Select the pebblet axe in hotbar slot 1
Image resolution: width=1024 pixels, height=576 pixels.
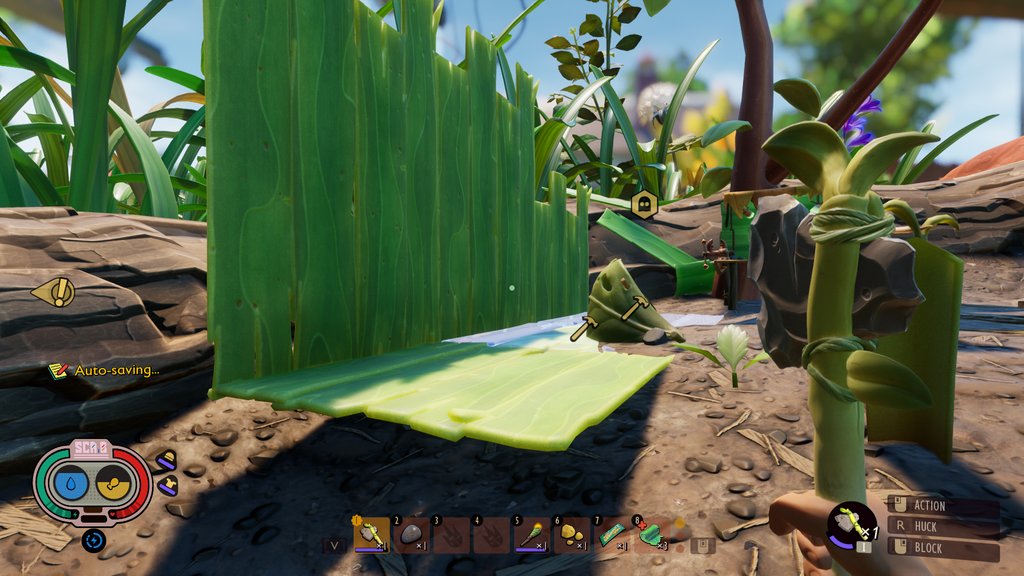click(372, 534)
